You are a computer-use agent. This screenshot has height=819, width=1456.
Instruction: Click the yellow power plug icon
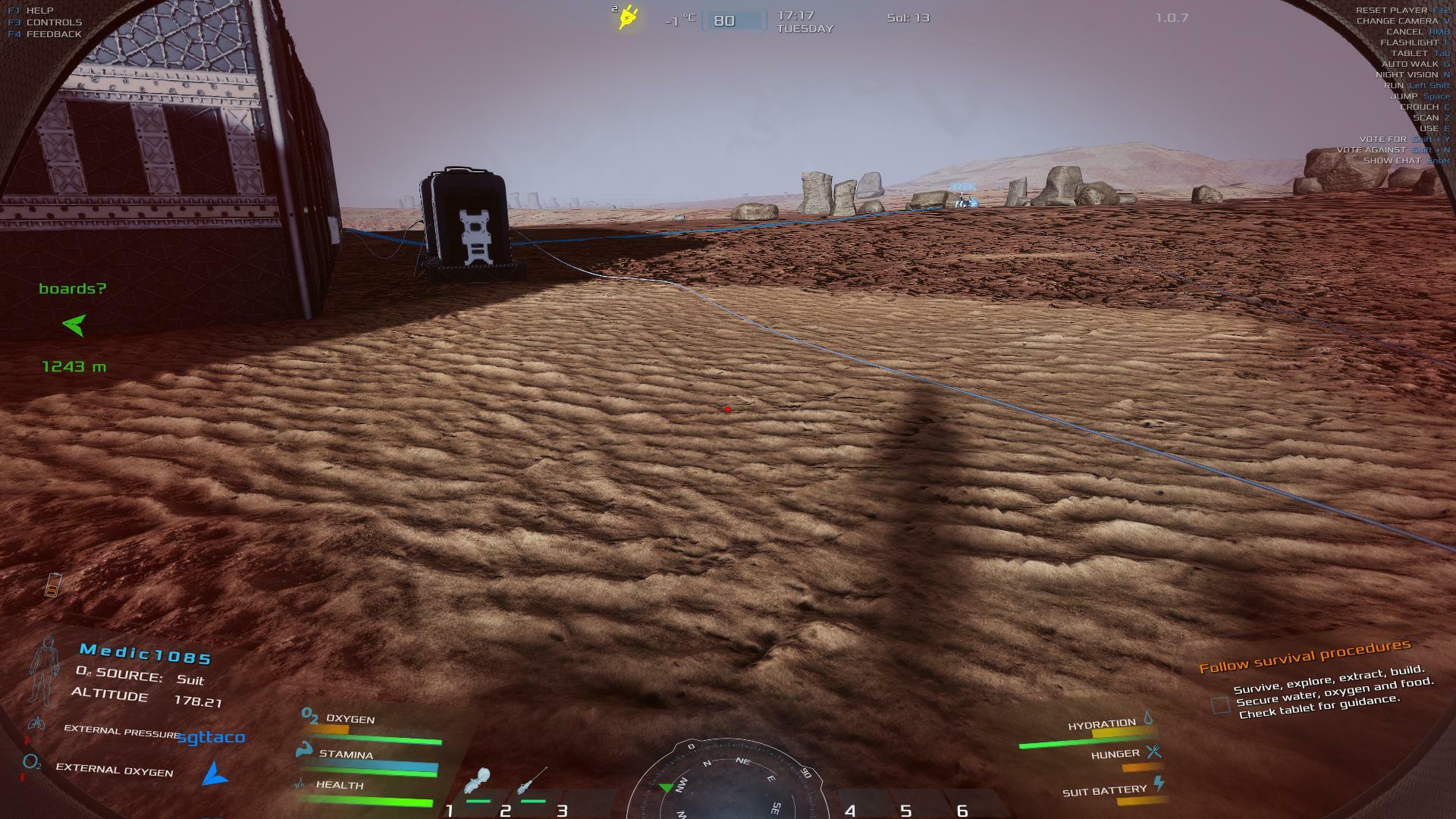(x=628, y=17)
